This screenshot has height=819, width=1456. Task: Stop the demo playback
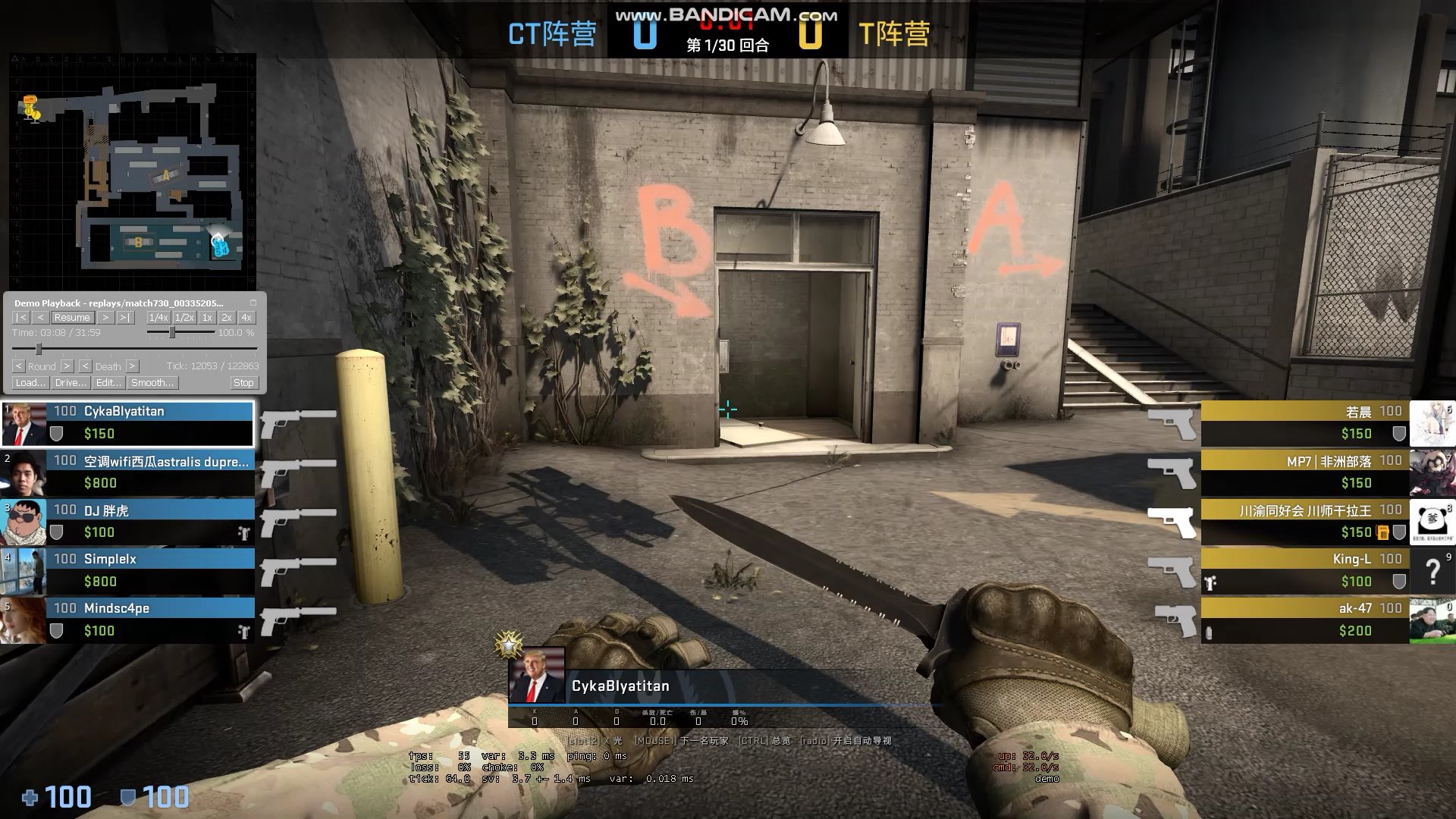[x=243, y=383]
